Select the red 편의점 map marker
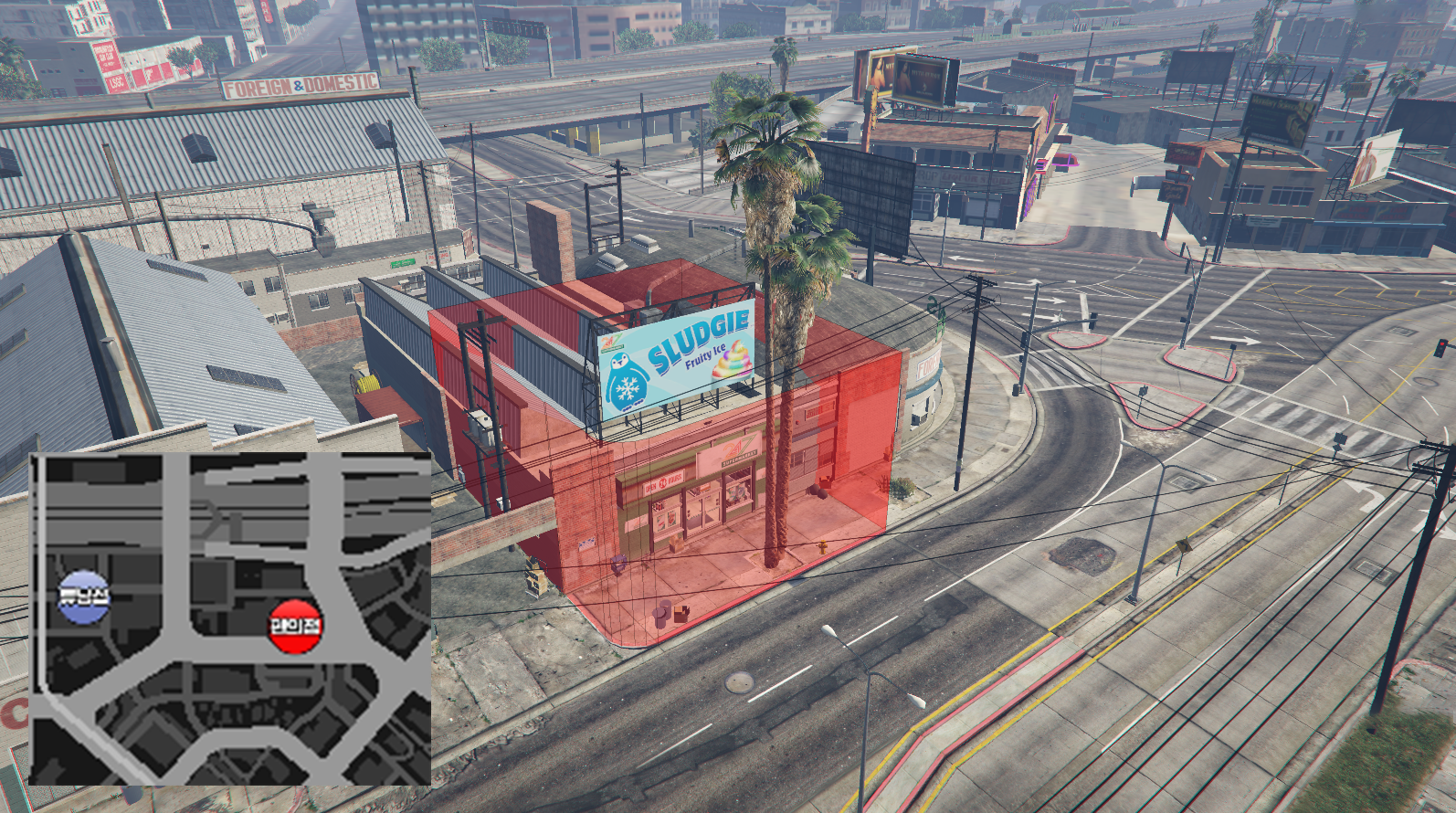1456x813 pixels. (295, 626)
